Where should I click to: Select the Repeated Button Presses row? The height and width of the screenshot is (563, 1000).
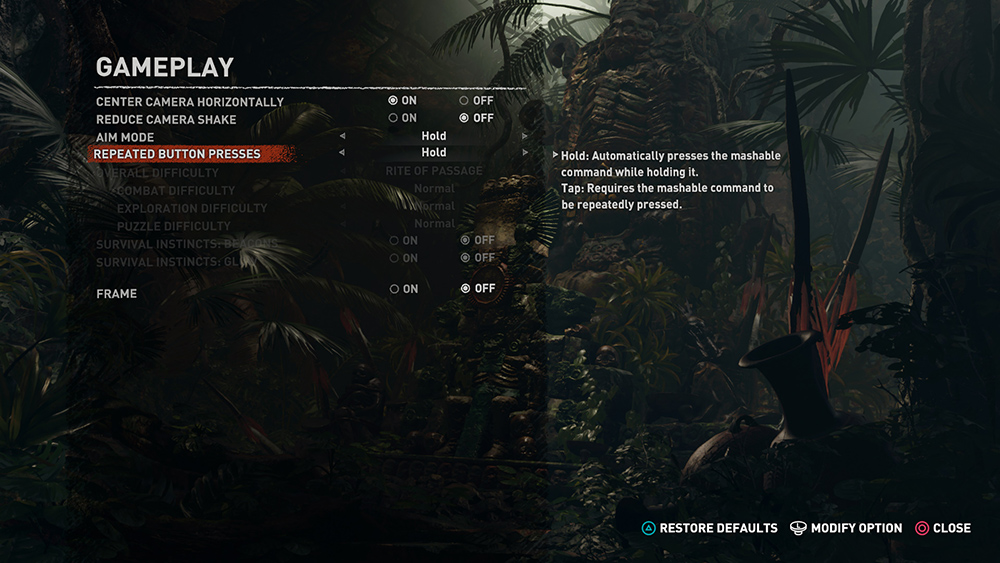tap(177, 154)
